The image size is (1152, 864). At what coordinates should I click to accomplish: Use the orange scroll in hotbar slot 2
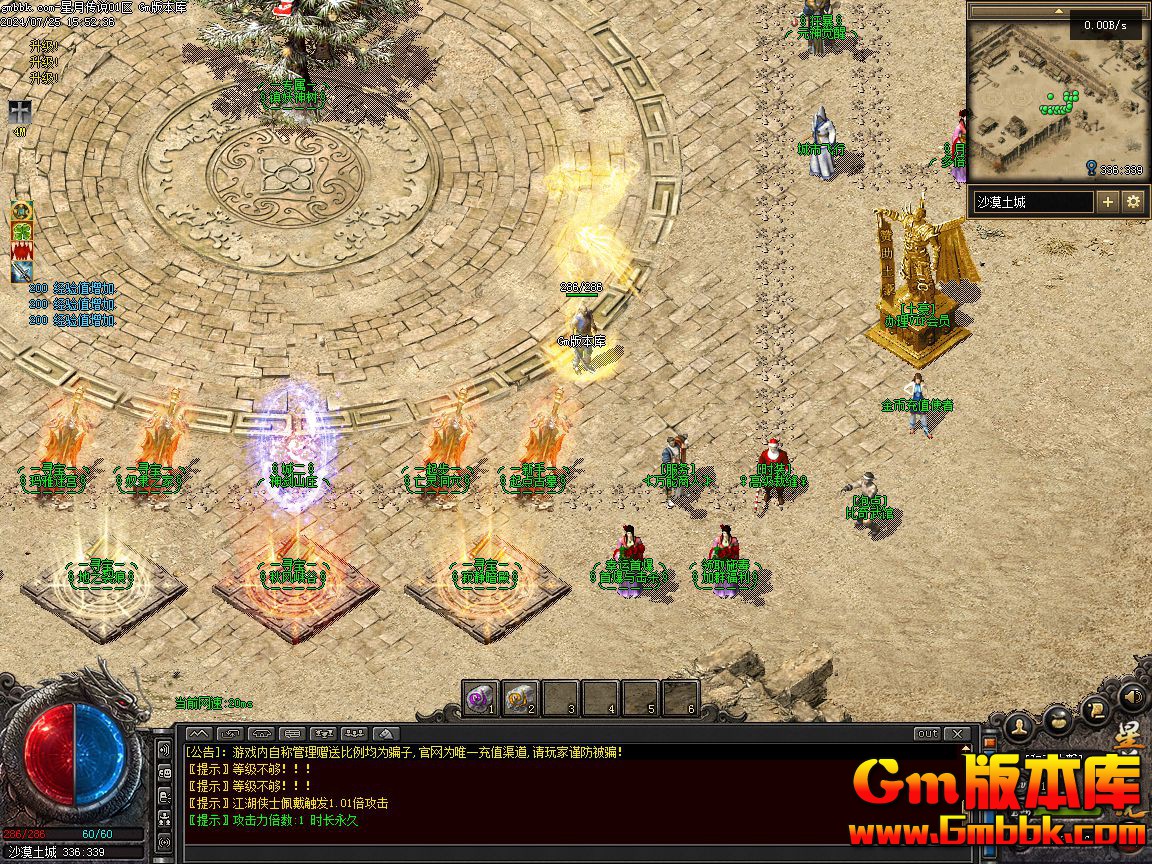click(x=521, y=698)
